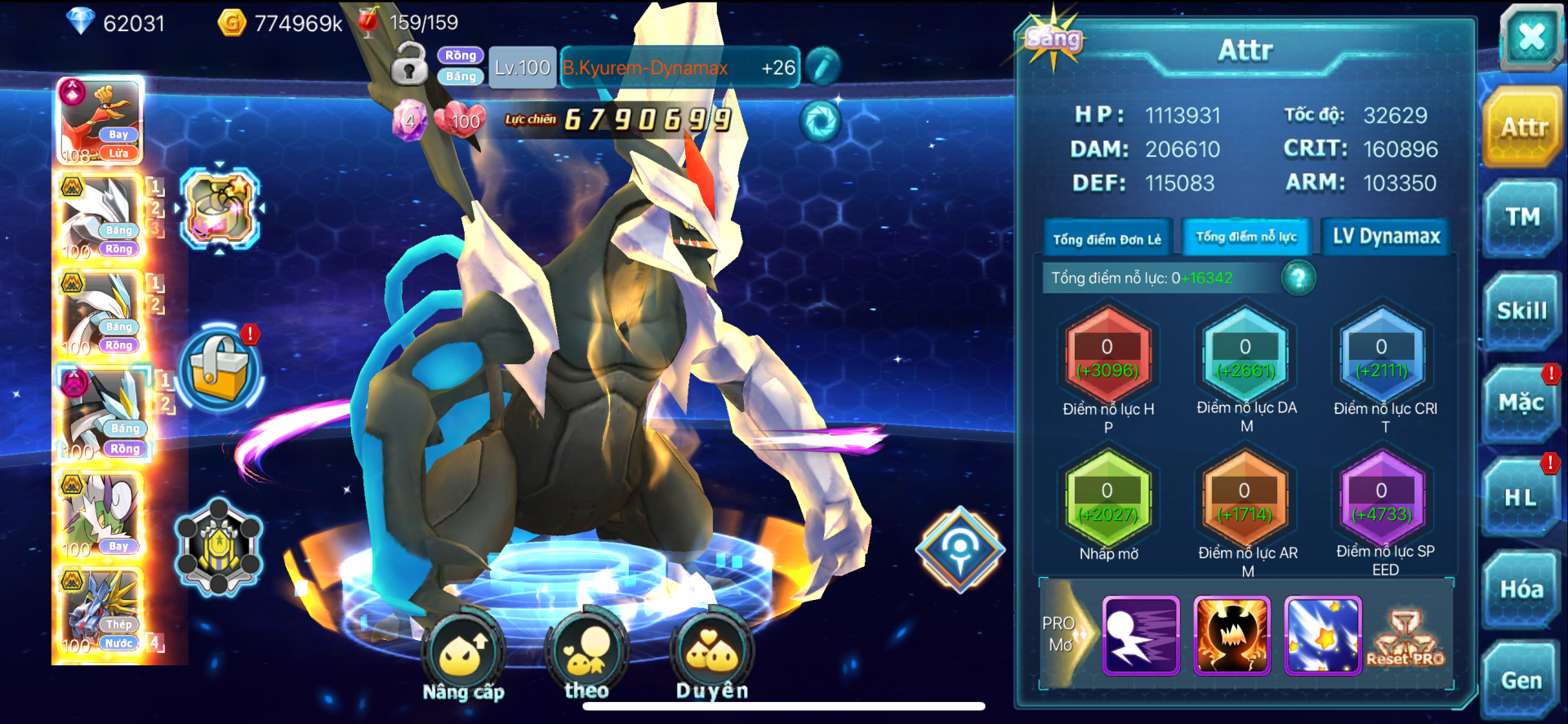Switch to the TM tab
The height and width of the screenshot is (724, 1568).
click(x=1522, y=217)
